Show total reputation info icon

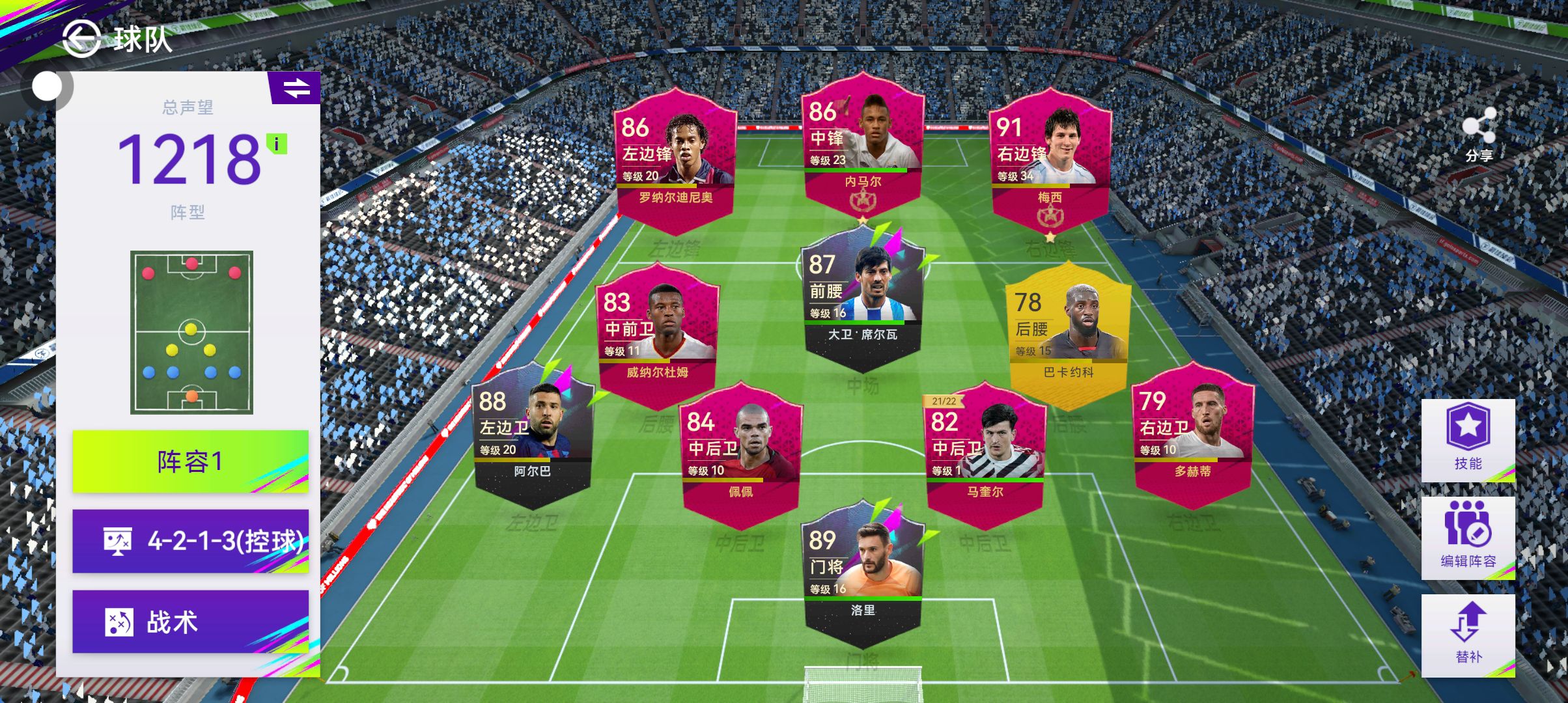pyautogui.click(x=277, y=144)
